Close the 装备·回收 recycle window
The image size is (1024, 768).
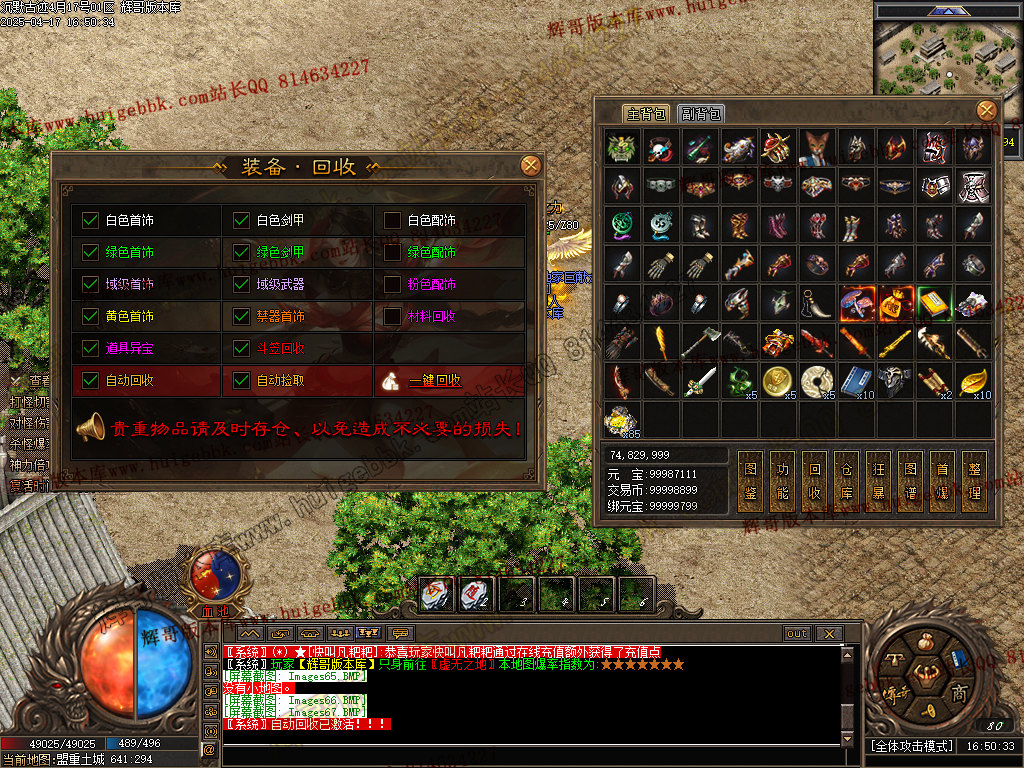tap(531, 166)
